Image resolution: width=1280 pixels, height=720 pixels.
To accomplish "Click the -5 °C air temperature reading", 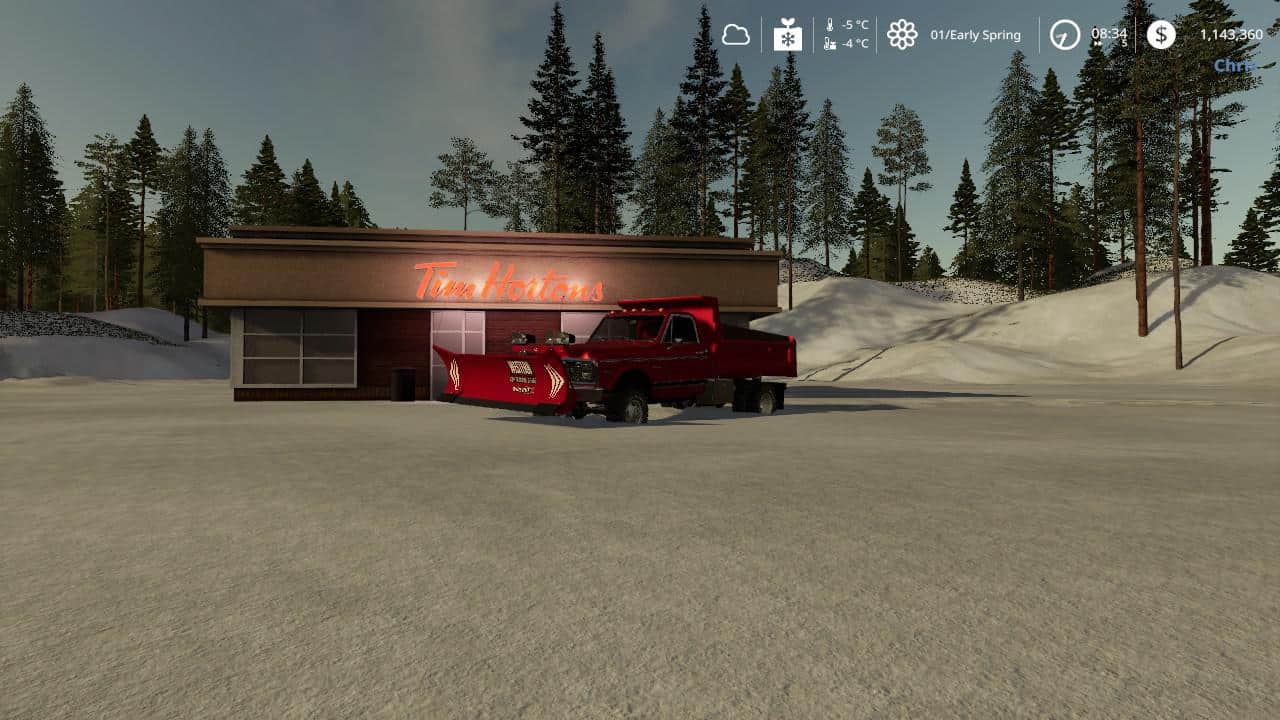I will click(x=853, y=24).
